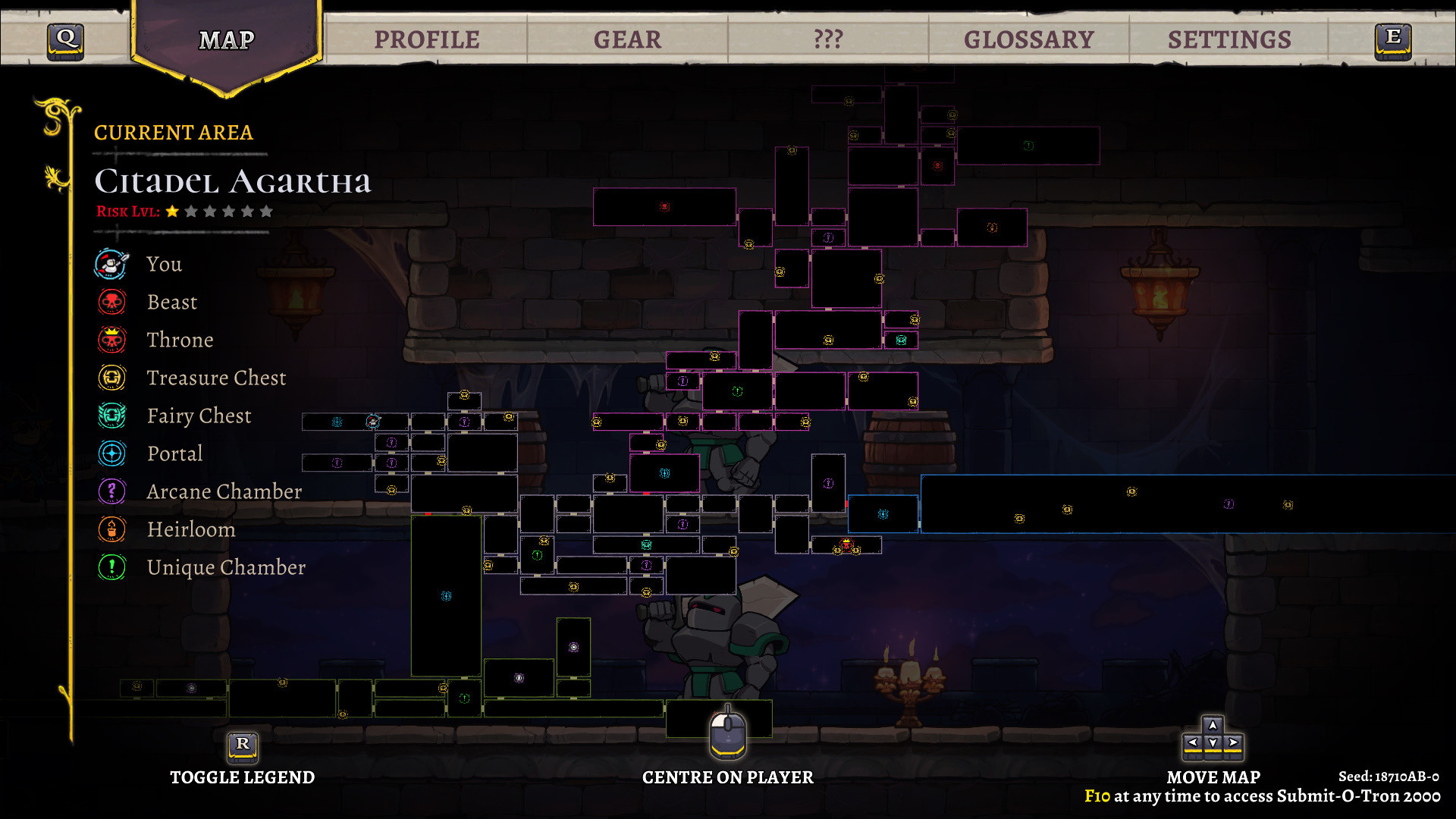Viewport: 1456px width, 819px height.
Task: Click the blue room containing the portal marker
Action: pos(882,513)
